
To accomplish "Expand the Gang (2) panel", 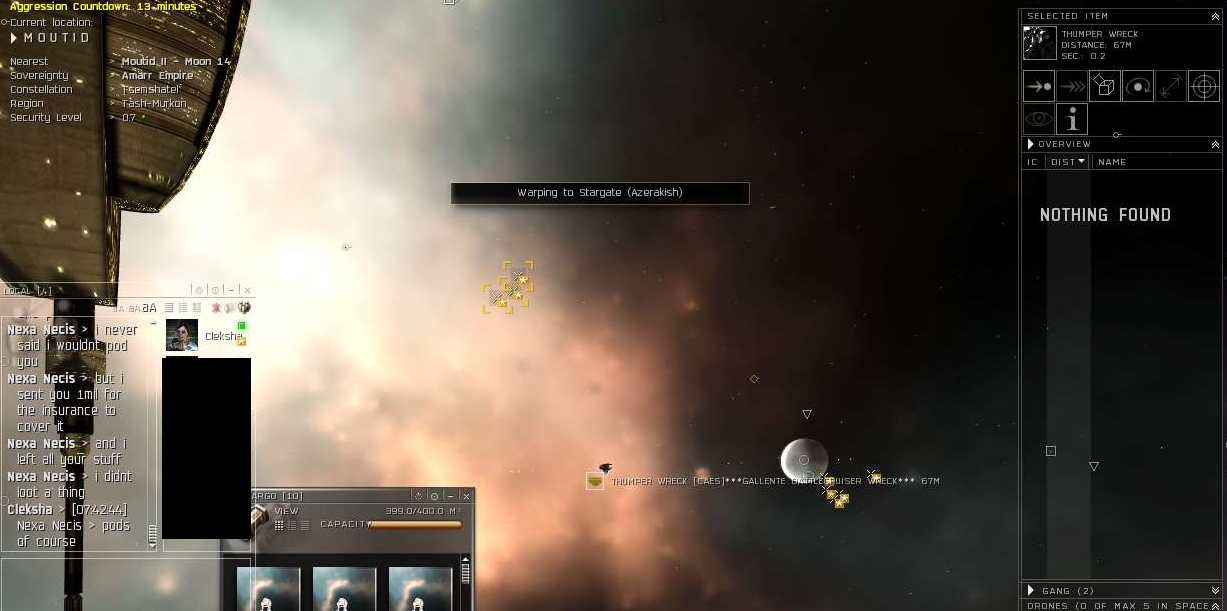I will (x=1031, y=591).
